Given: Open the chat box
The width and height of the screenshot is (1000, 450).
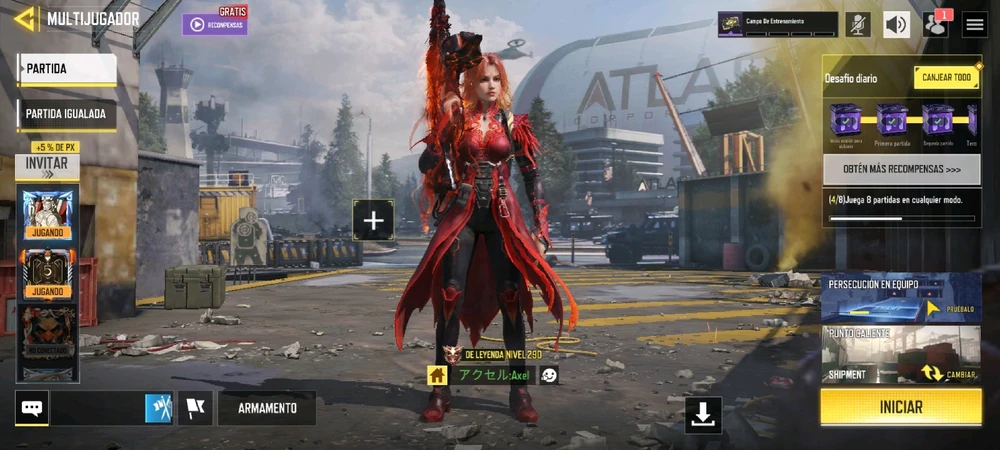Looking at the screenshot, I should point(32,408).
